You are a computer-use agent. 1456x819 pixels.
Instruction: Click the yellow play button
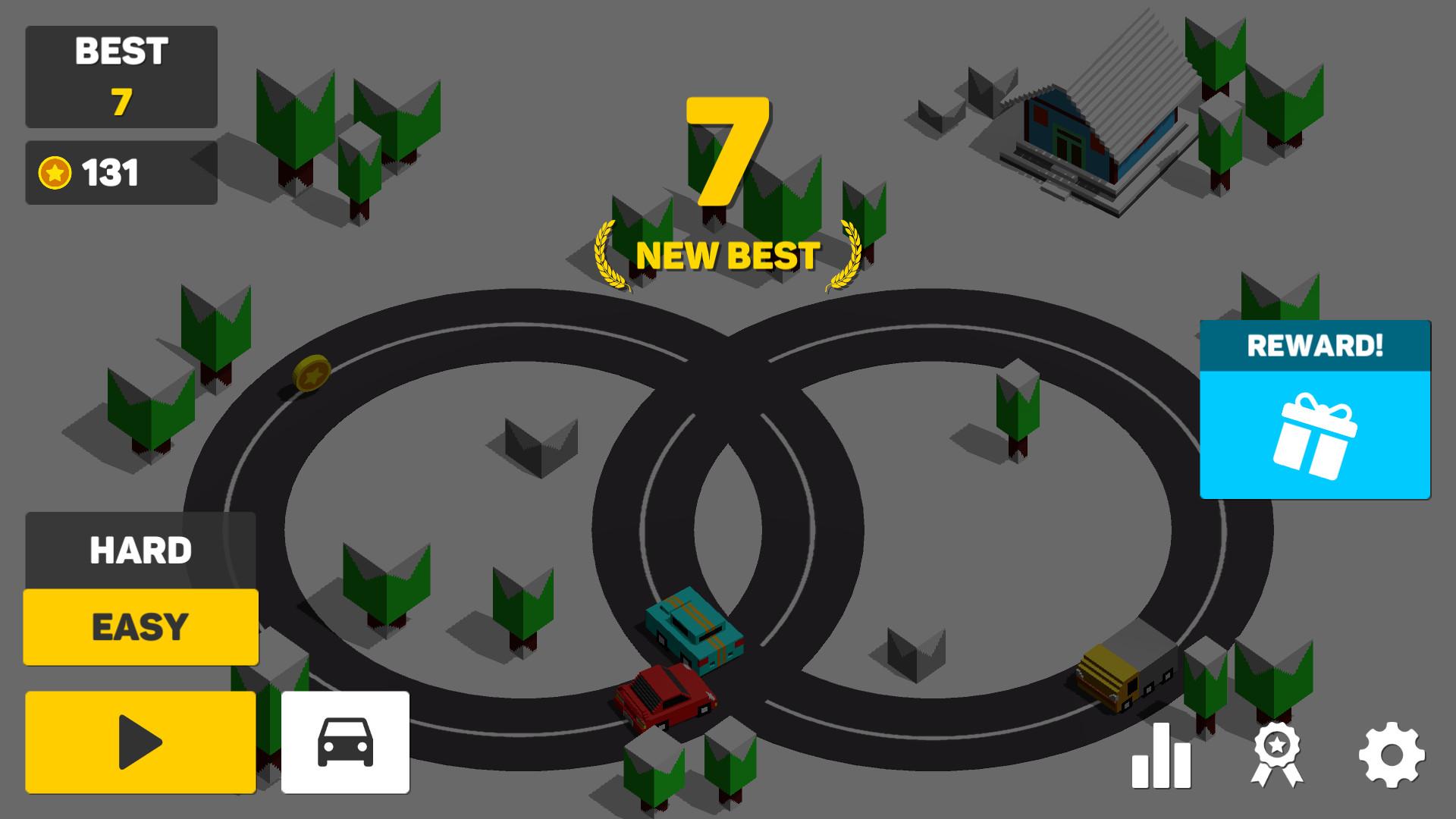140,742
